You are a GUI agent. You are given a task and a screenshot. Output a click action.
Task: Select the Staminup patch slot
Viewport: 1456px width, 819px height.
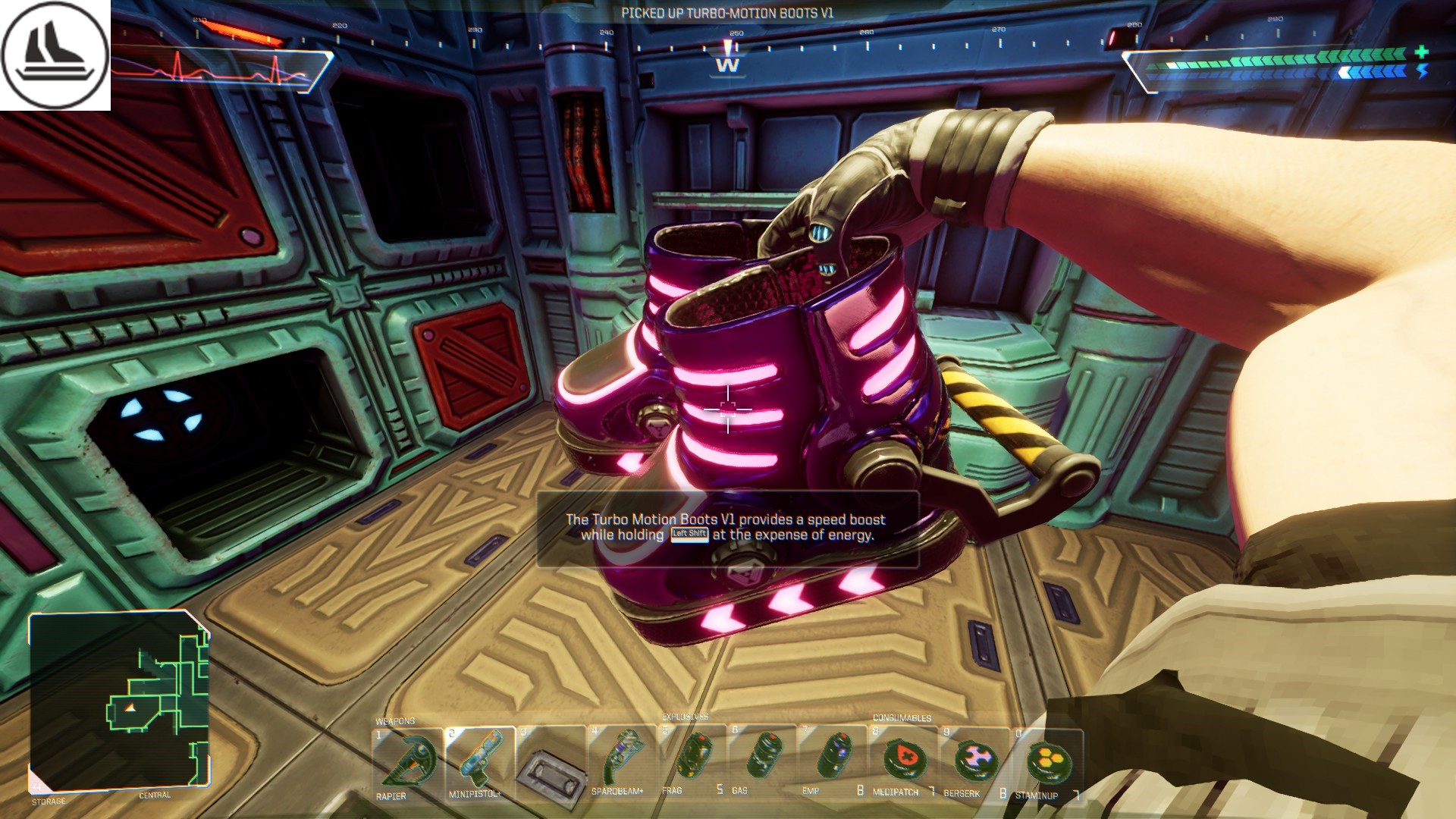click(x=1046, y=761)
